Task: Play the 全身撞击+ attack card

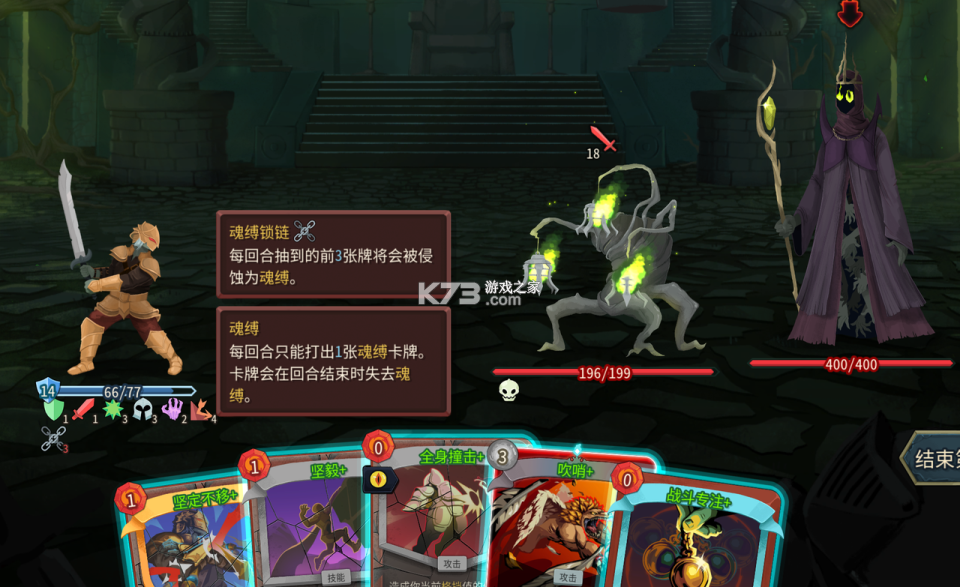Action: (x=435, y=510)
